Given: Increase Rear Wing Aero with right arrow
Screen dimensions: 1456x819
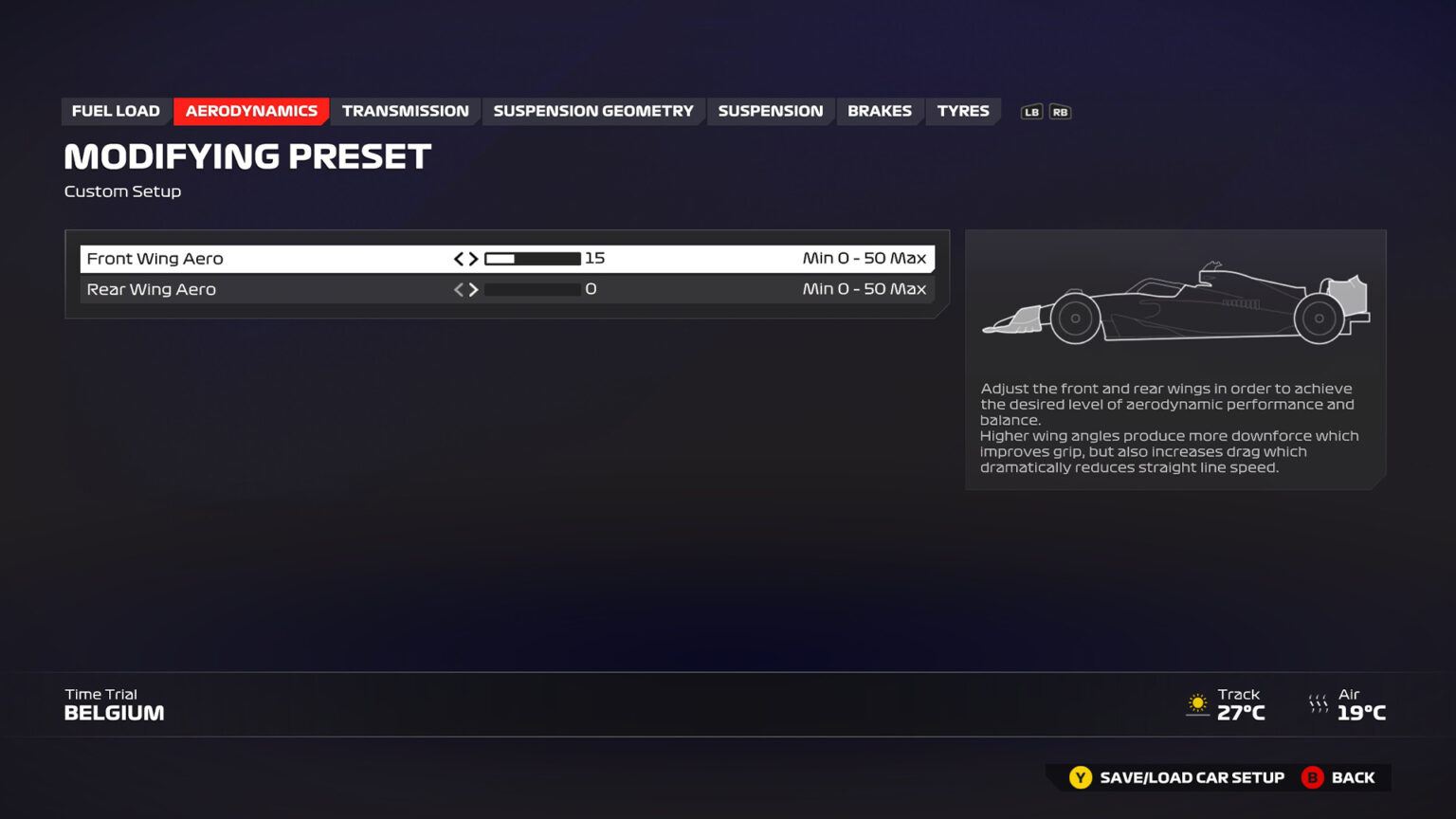Looking at the screenshot, I should click(x=474, y=289).
